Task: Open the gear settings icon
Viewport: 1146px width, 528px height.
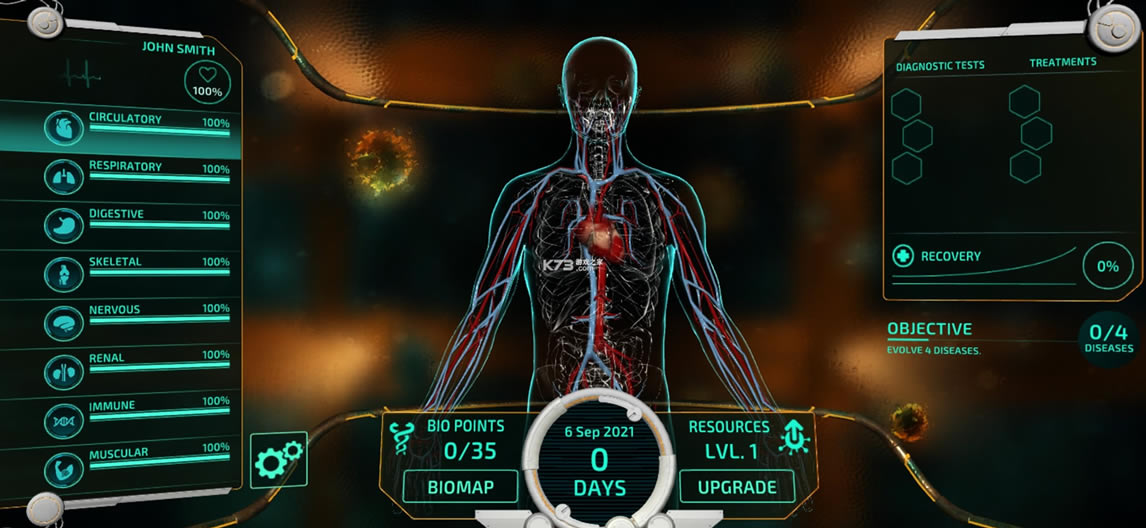Action: (x=278, y=460)
